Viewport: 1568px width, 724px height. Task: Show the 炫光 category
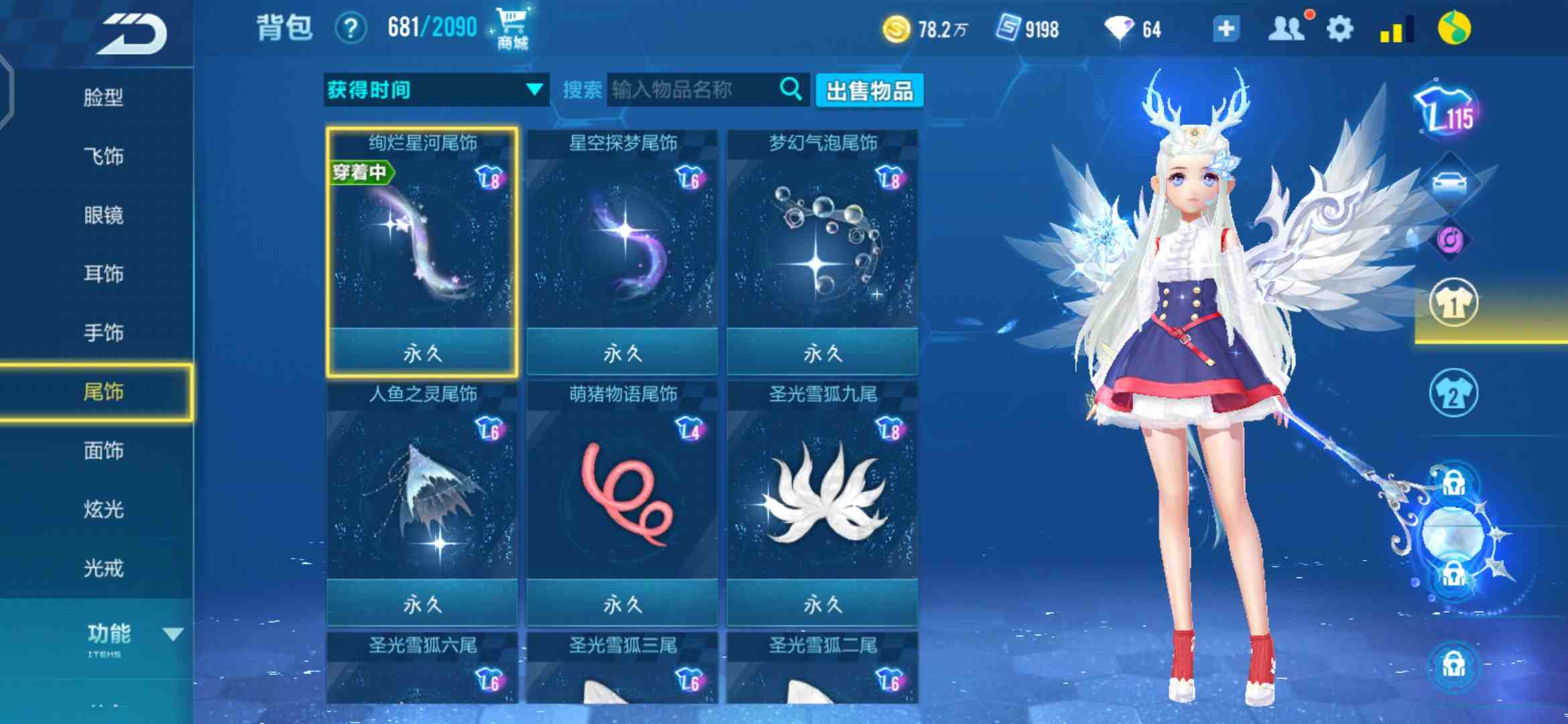103,509
